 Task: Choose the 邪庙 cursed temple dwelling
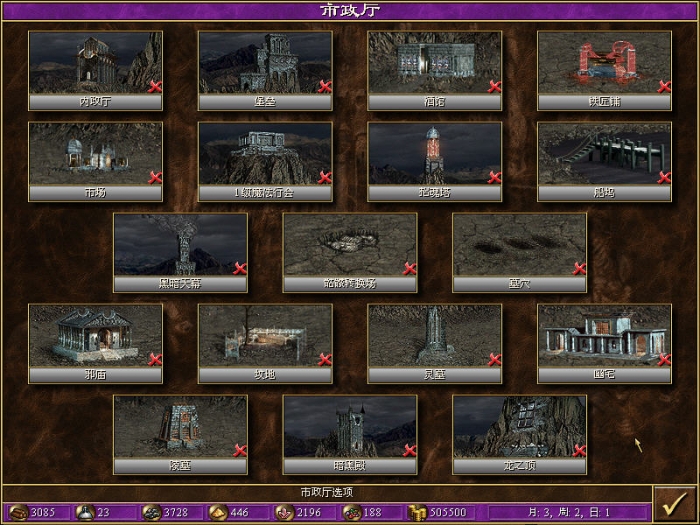coord(95,336)
